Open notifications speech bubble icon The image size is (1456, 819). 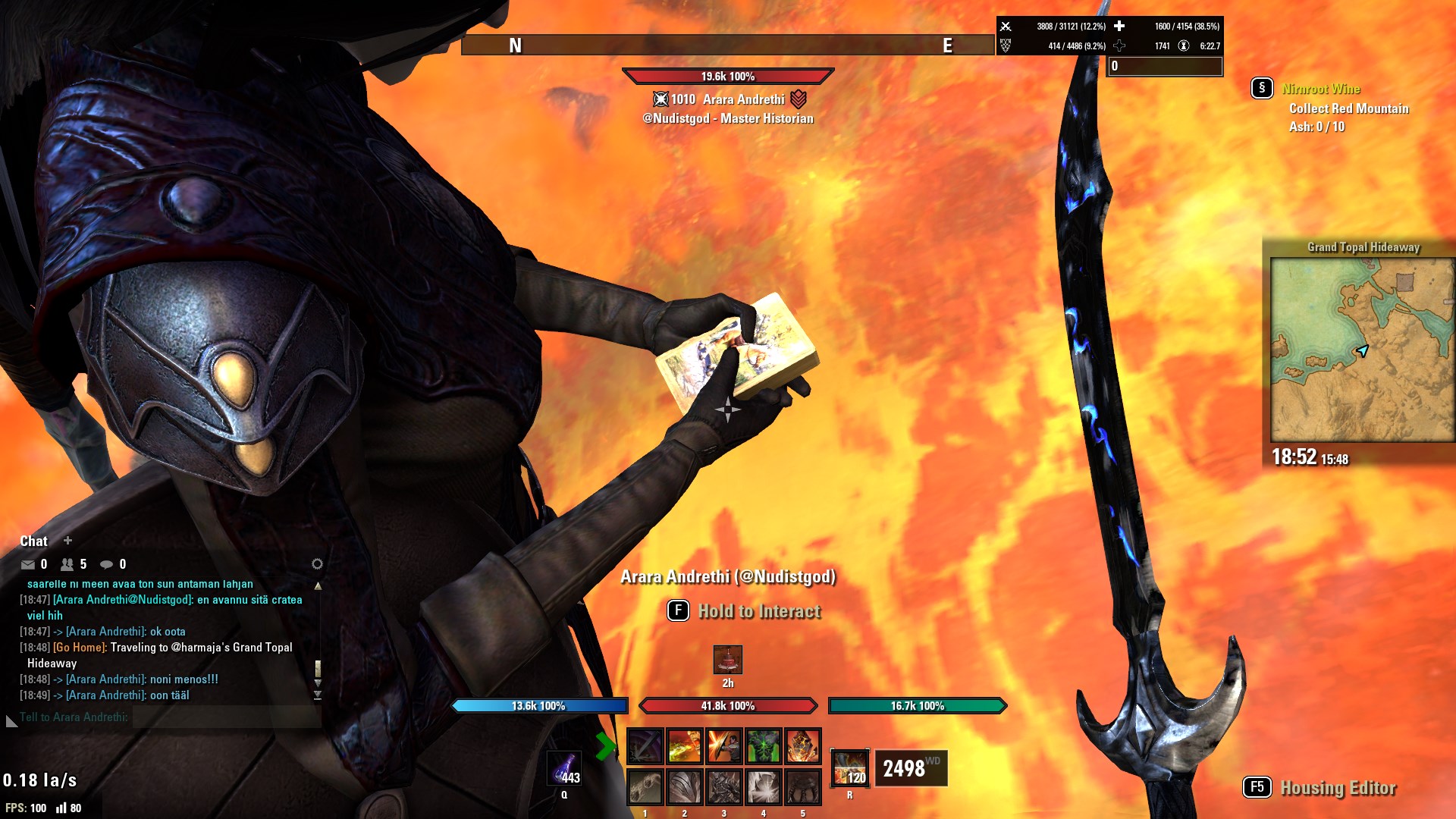point(107,564)
